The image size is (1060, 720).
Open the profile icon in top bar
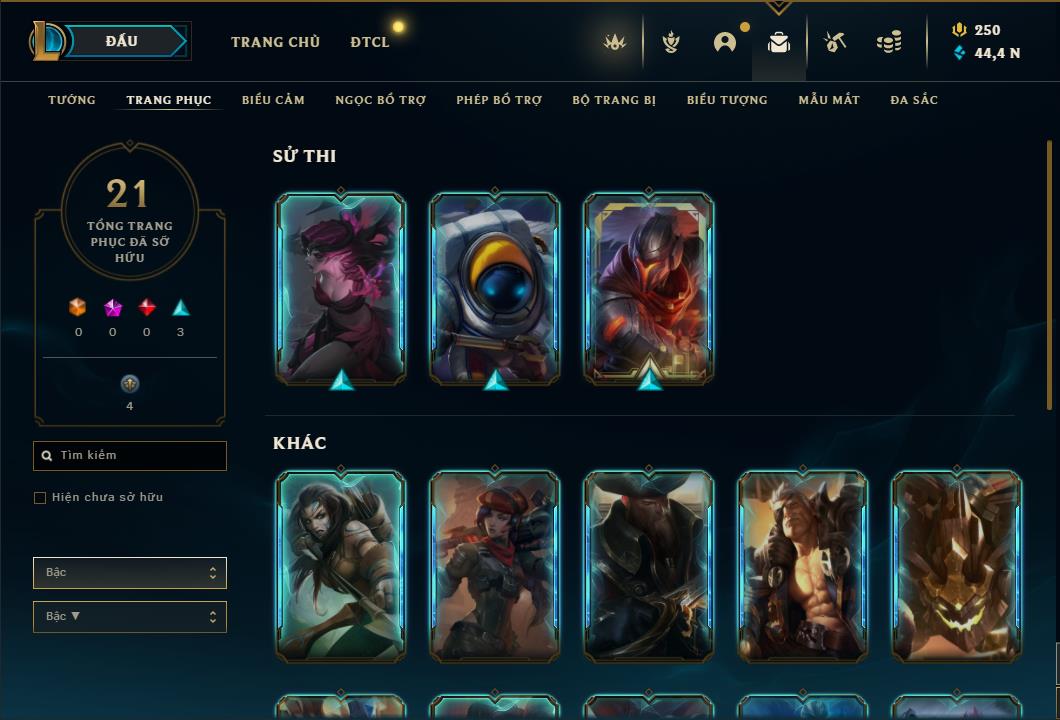pyautogui.click(x=725, y=42)
